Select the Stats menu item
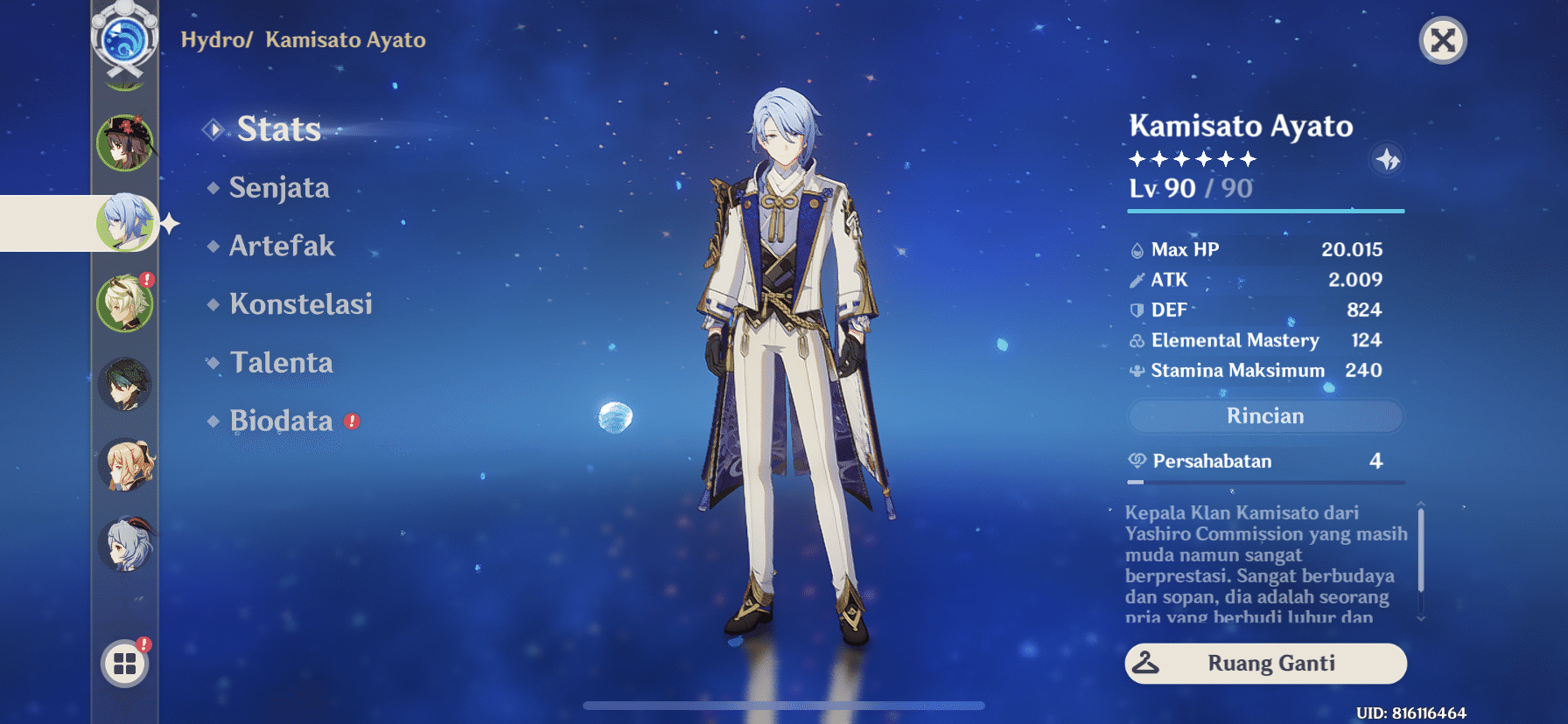The width and height of the screenshot is (1568, 724). click(278, 129)
